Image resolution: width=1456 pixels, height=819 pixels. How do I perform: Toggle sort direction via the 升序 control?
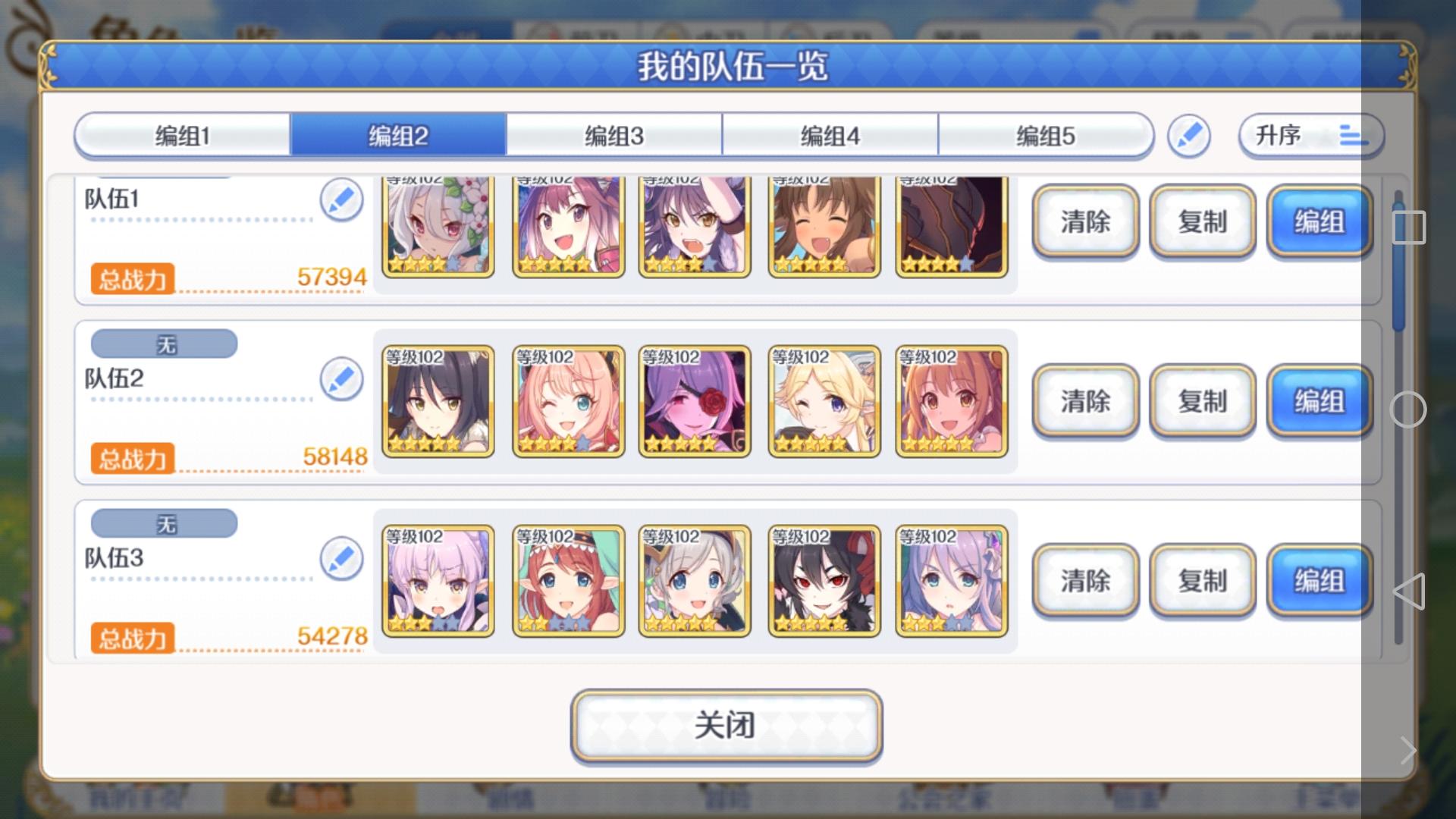point(1310,136)
